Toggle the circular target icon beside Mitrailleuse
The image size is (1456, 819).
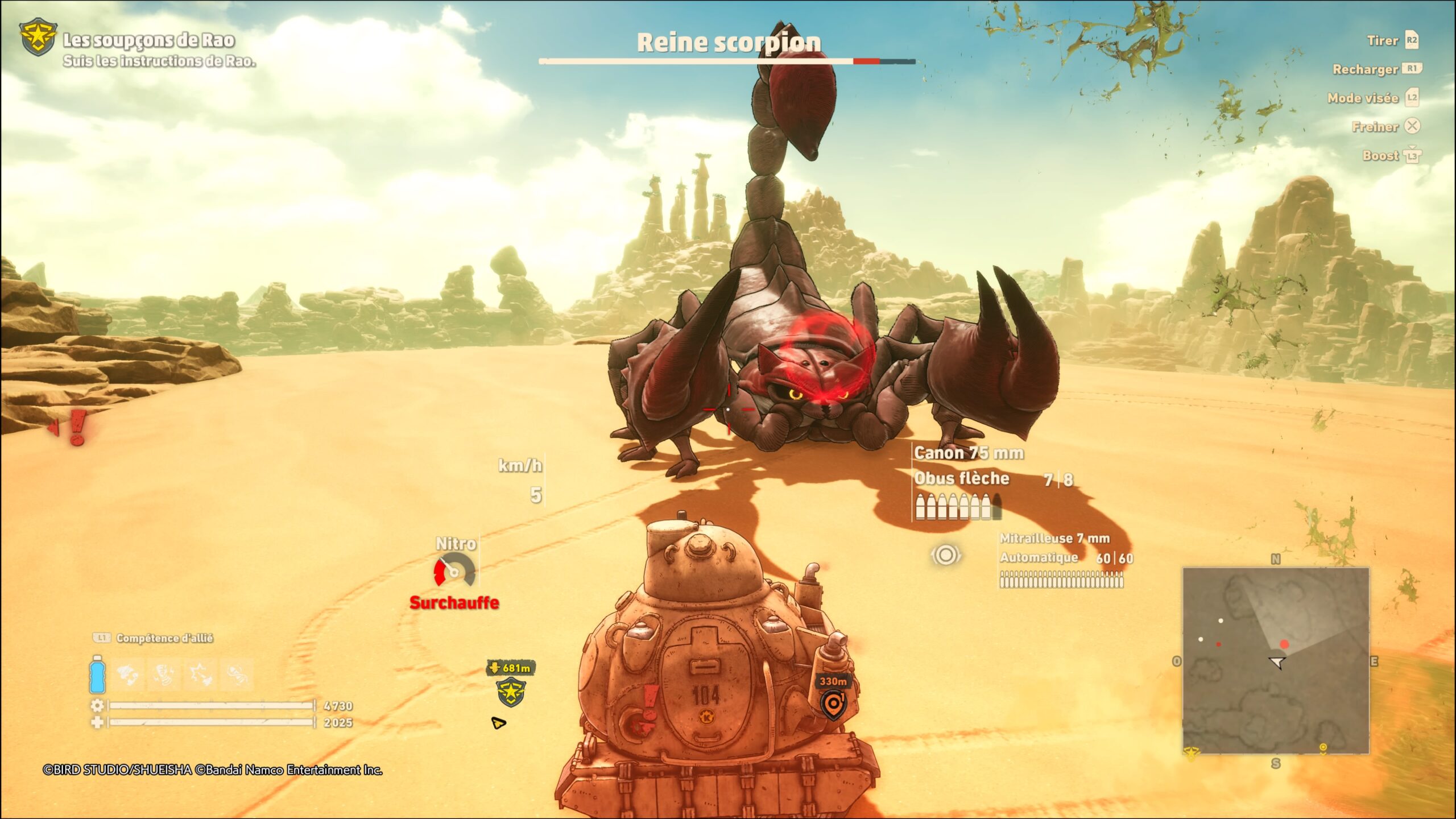click(x=945, y=555)
